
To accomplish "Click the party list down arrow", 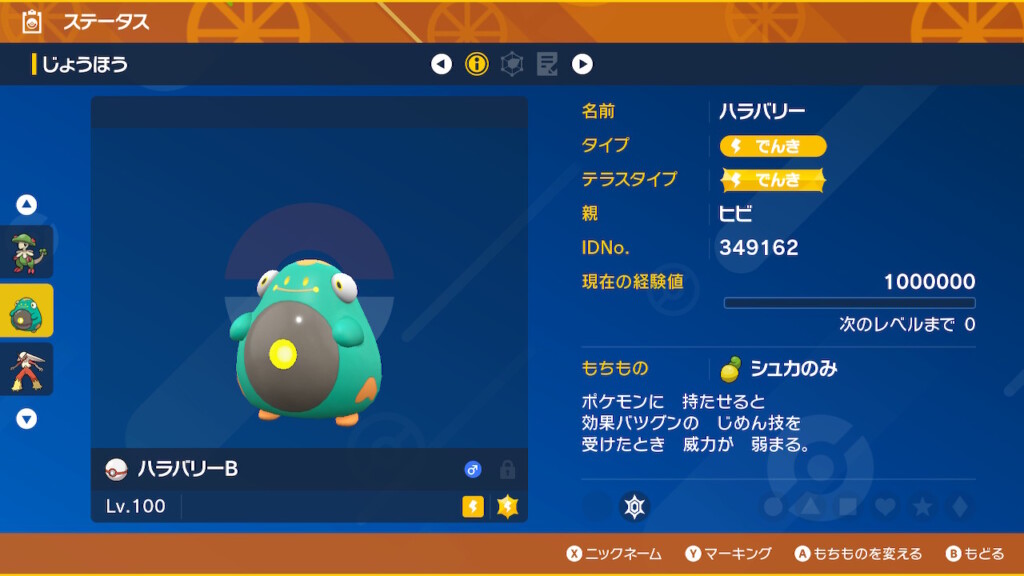I will pyautogui.click(x=27, y=419).
